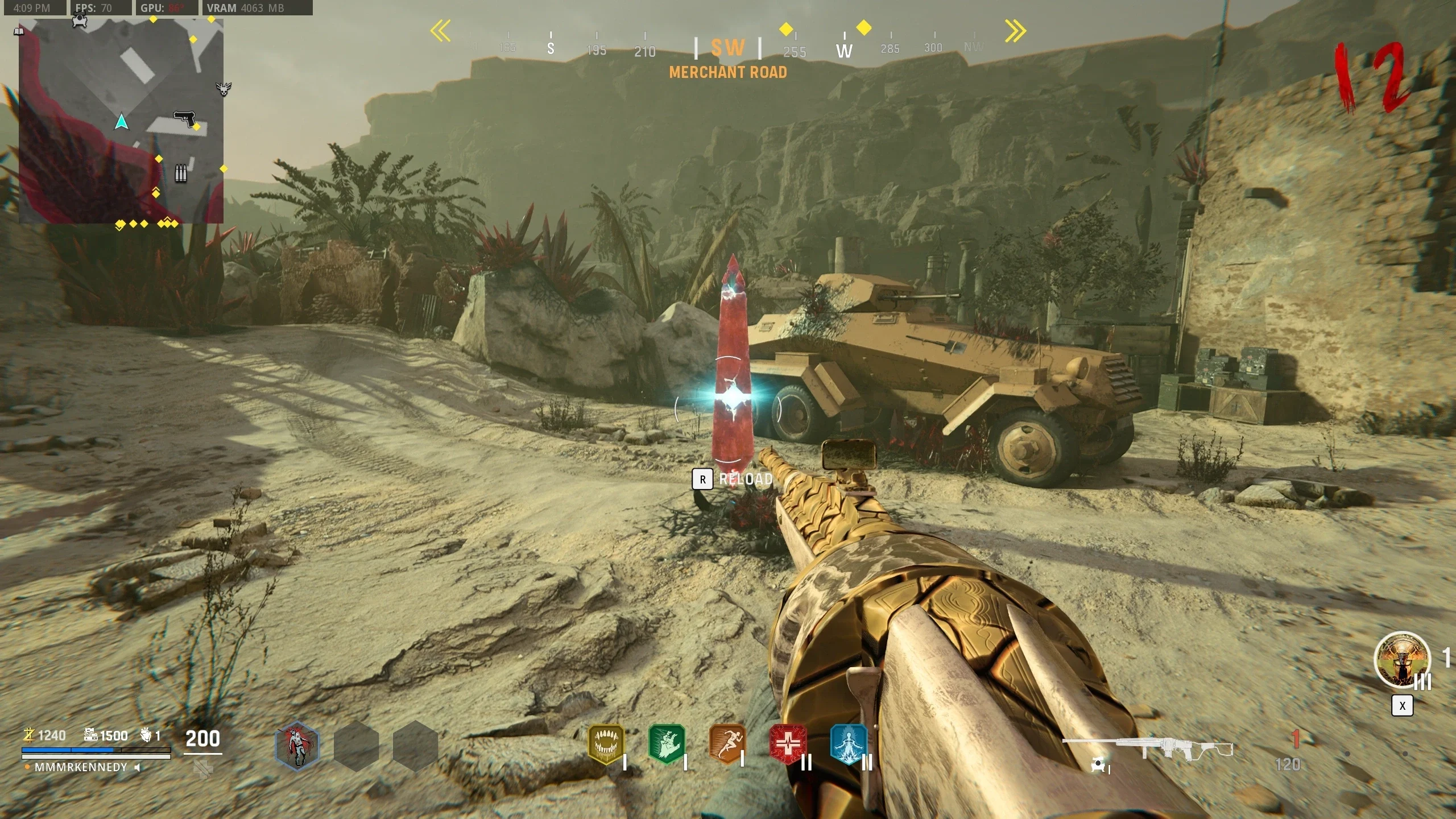Select the orange running man perk icon
The width and height of the screenshot is (1456, 819).
click(x=727, y=743)
